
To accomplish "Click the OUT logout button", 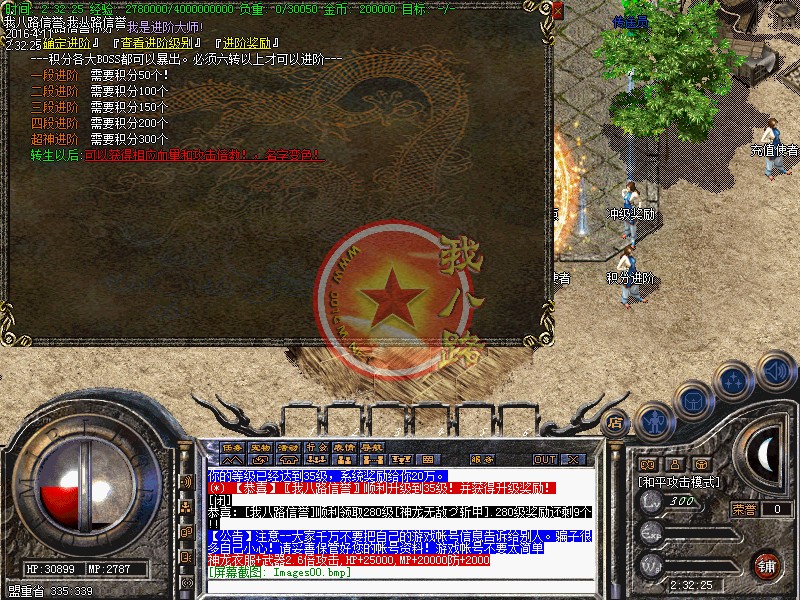I will point(545,459).
